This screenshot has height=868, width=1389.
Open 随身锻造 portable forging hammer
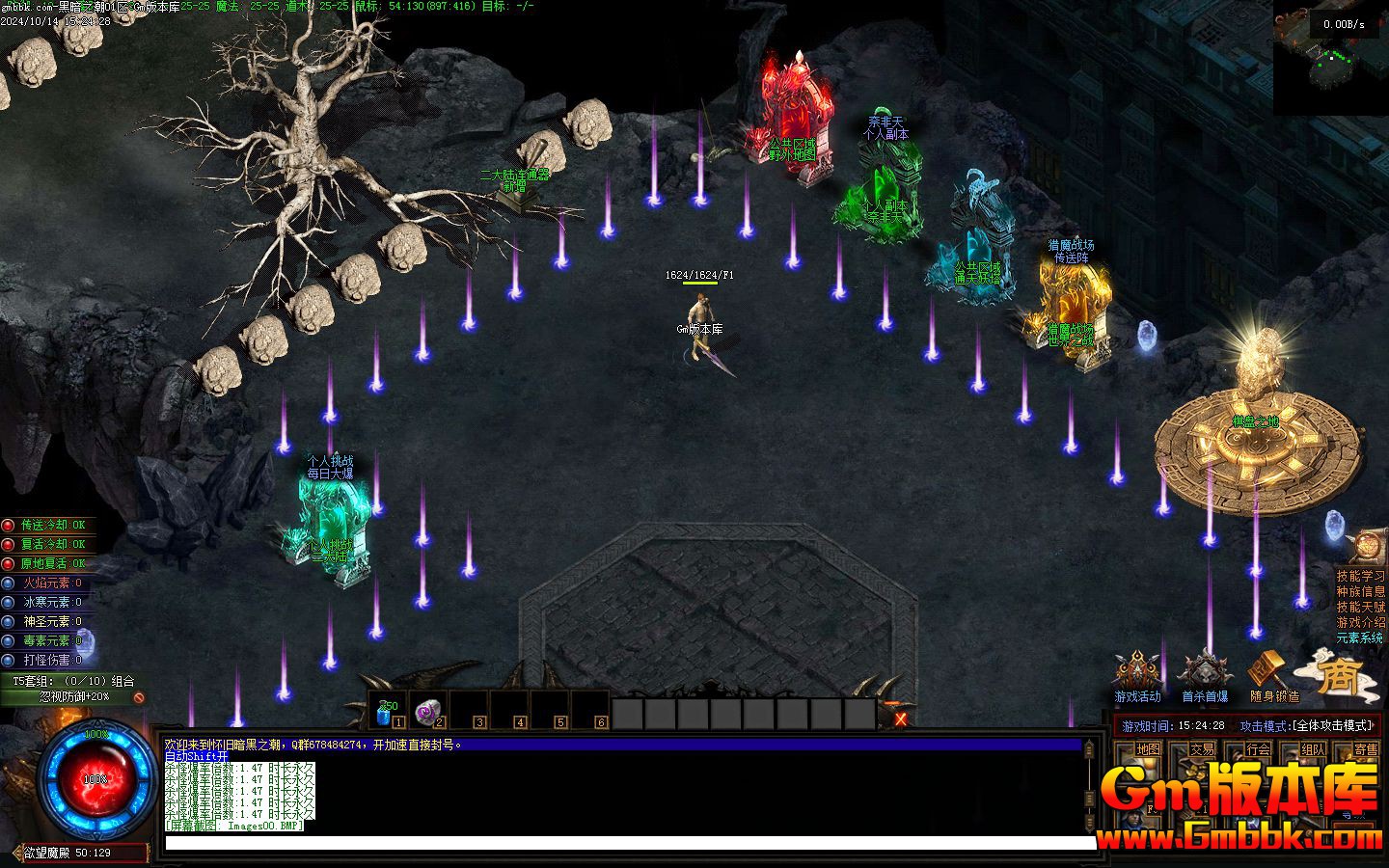(1272, 674)
